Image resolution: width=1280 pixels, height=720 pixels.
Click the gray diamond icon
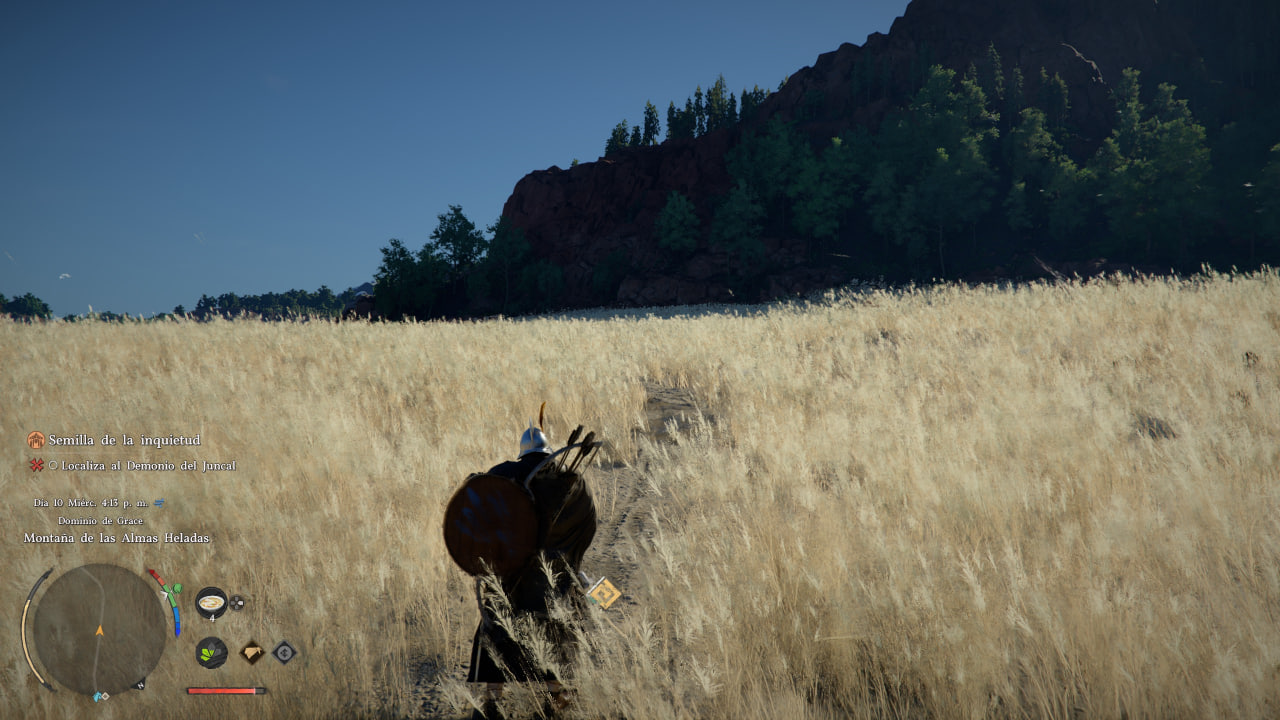(x=284, y=652)
